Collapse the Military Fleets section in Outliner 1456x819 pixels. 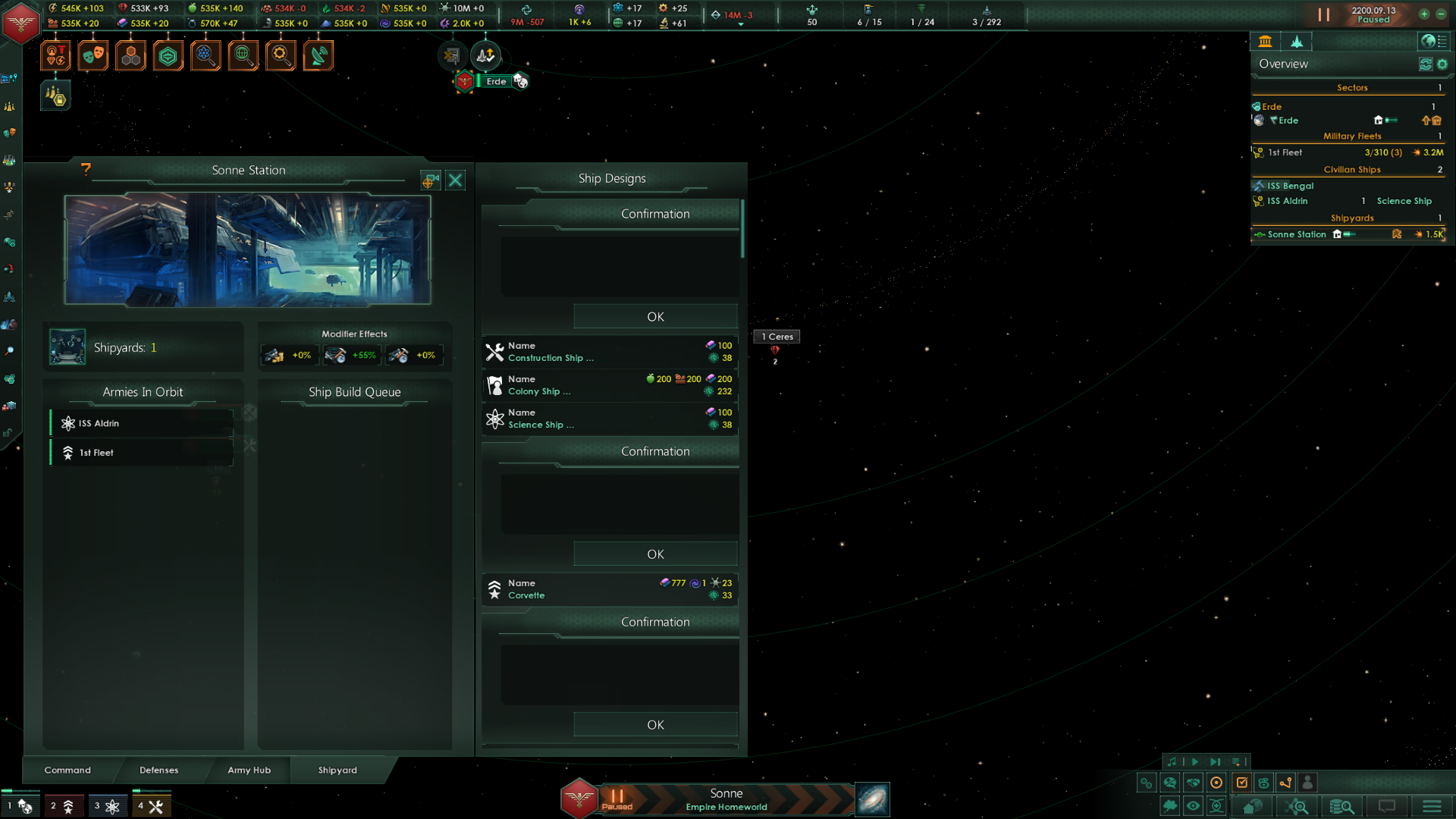[x=1352, y=136]
